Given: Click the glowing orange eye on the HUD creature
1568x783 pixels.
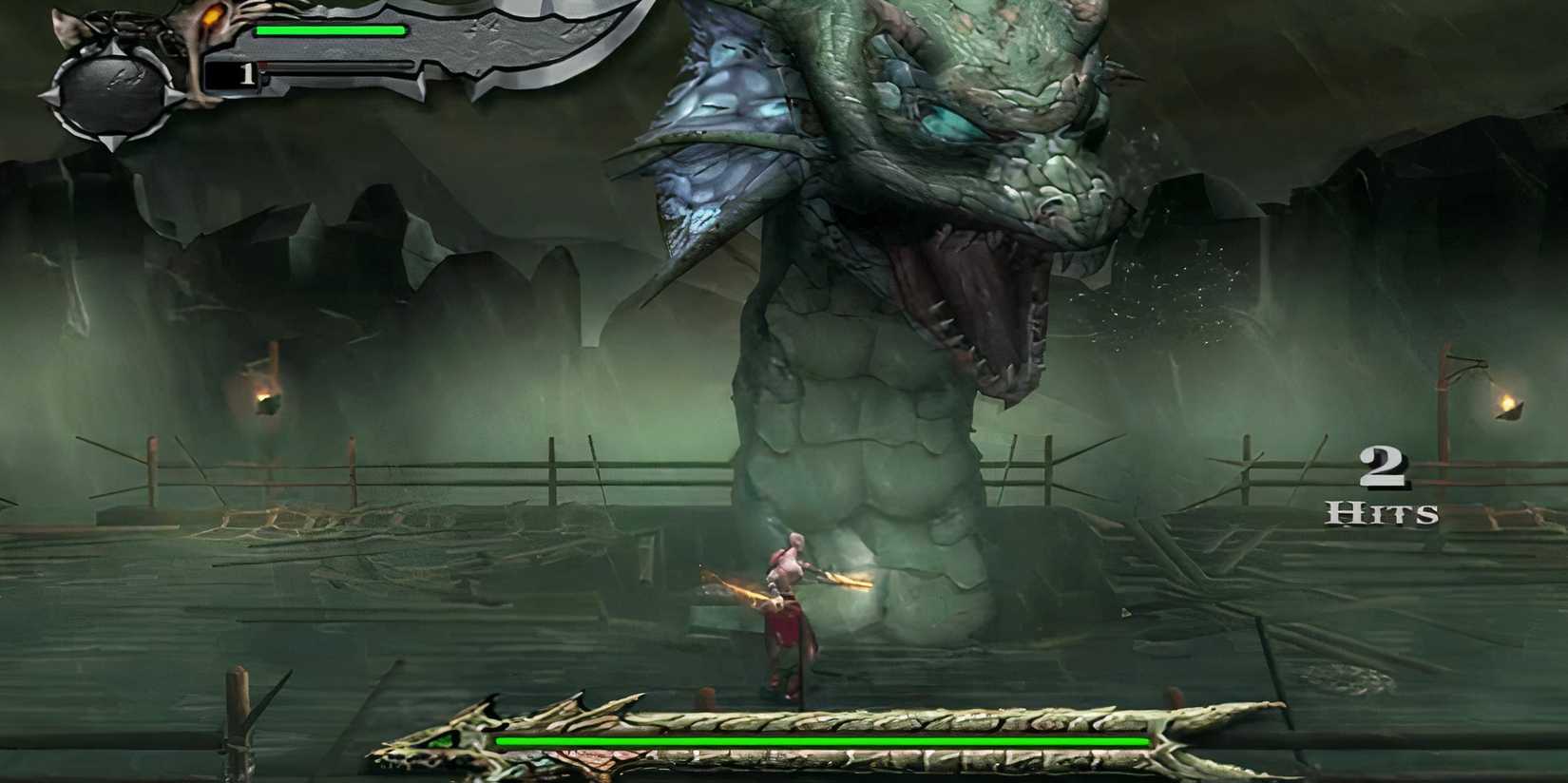Looking at the screenshot, I should (214, 14).
